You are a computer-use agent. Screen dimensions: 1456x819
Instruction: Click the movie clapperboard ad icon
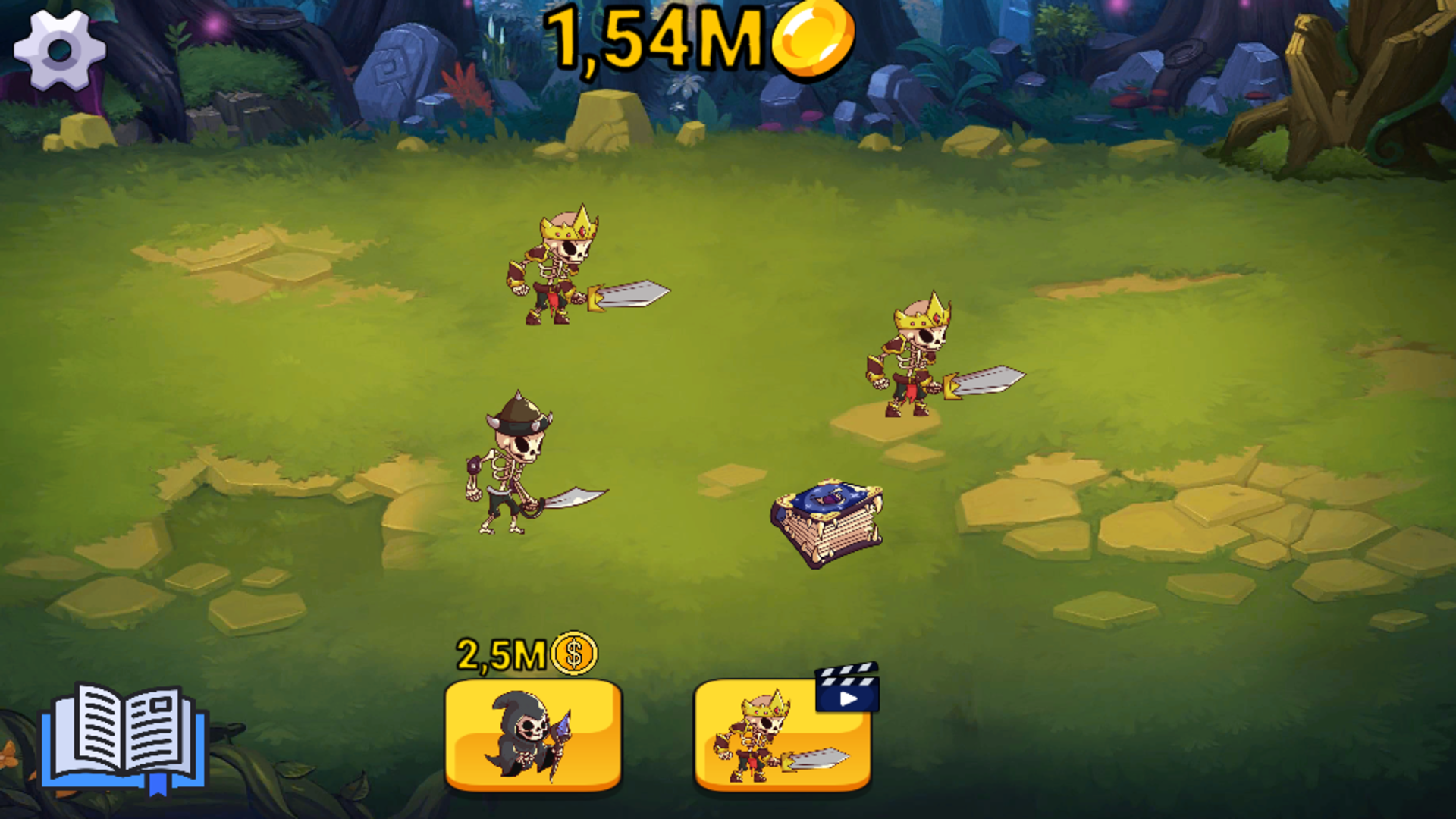pyautogui.click(x=849, y=690)
